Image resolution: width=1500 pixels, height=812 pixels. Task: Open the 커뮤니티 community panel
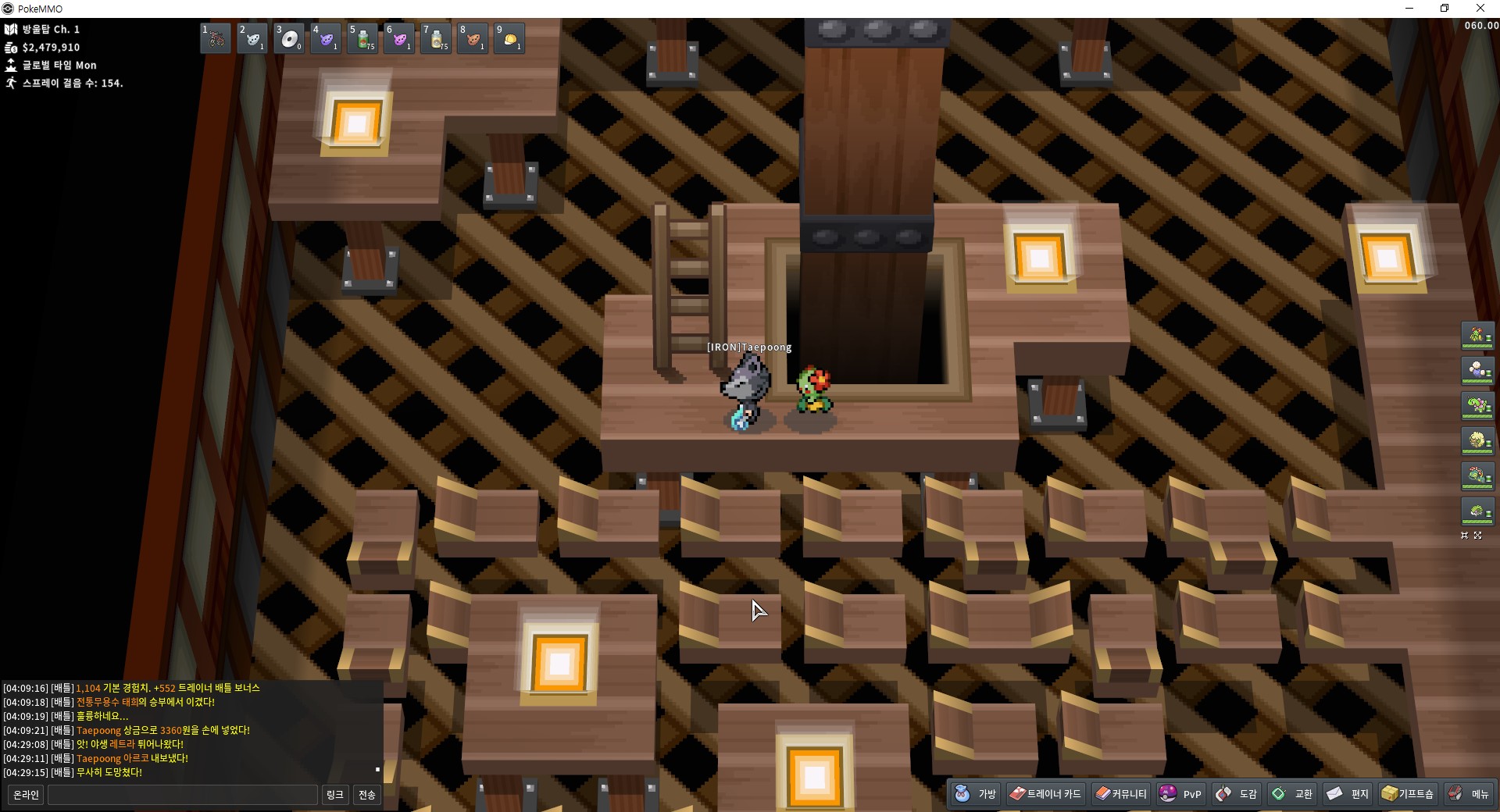pos(1120,794)
